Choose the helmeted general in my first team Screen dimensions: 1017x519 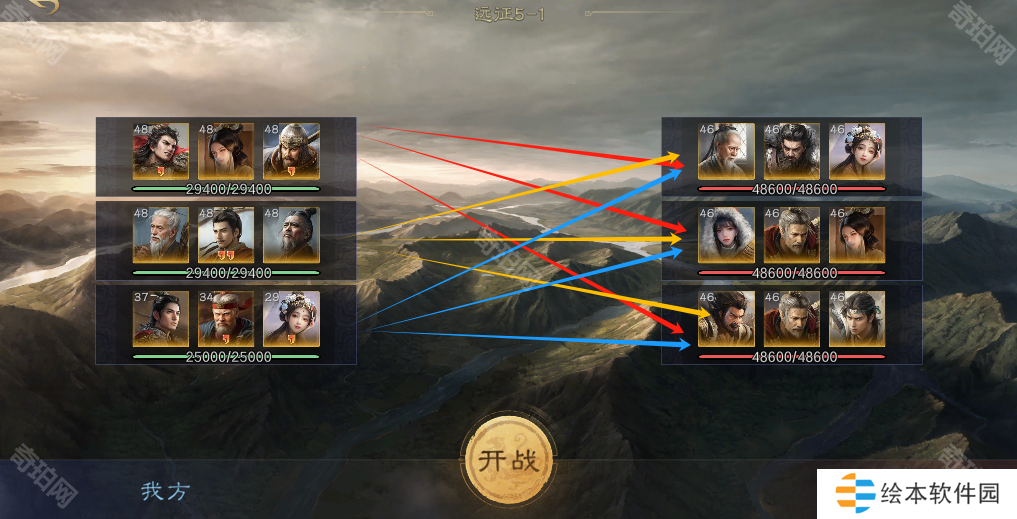pos(291,151)
